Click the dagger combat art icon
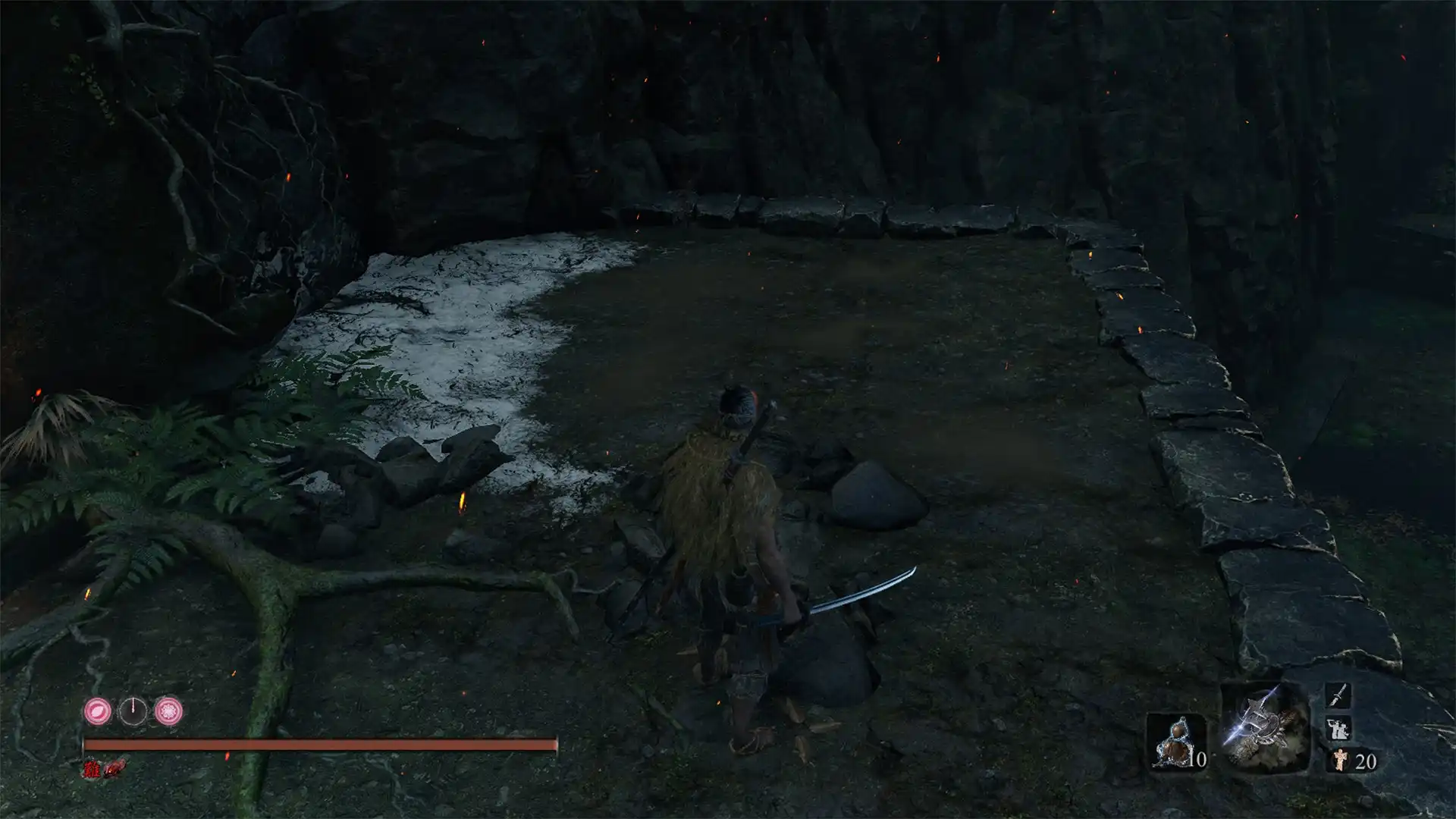1456x819 pixels. pos(1338,695)
